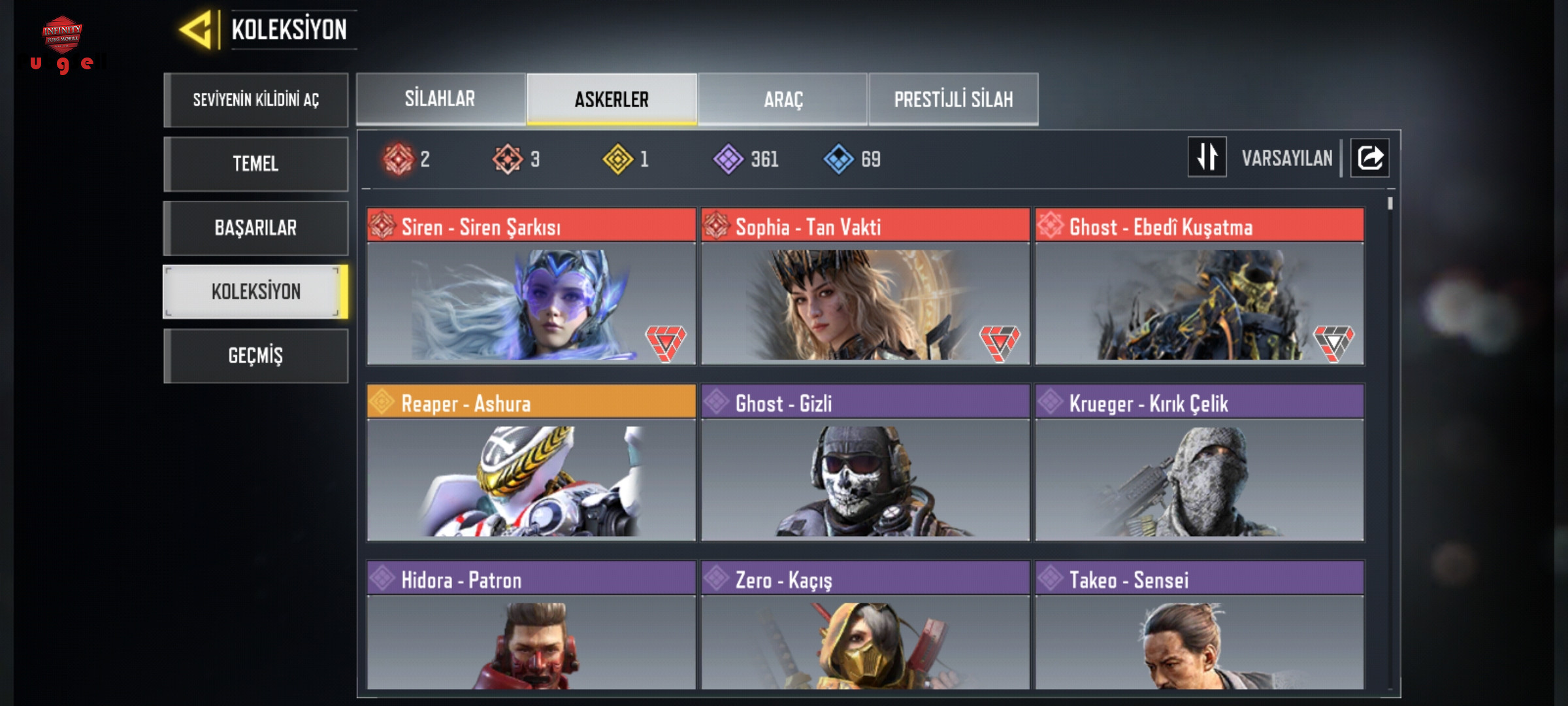Select the Askerler tab

pyautogui.click(x=612, y=99)
